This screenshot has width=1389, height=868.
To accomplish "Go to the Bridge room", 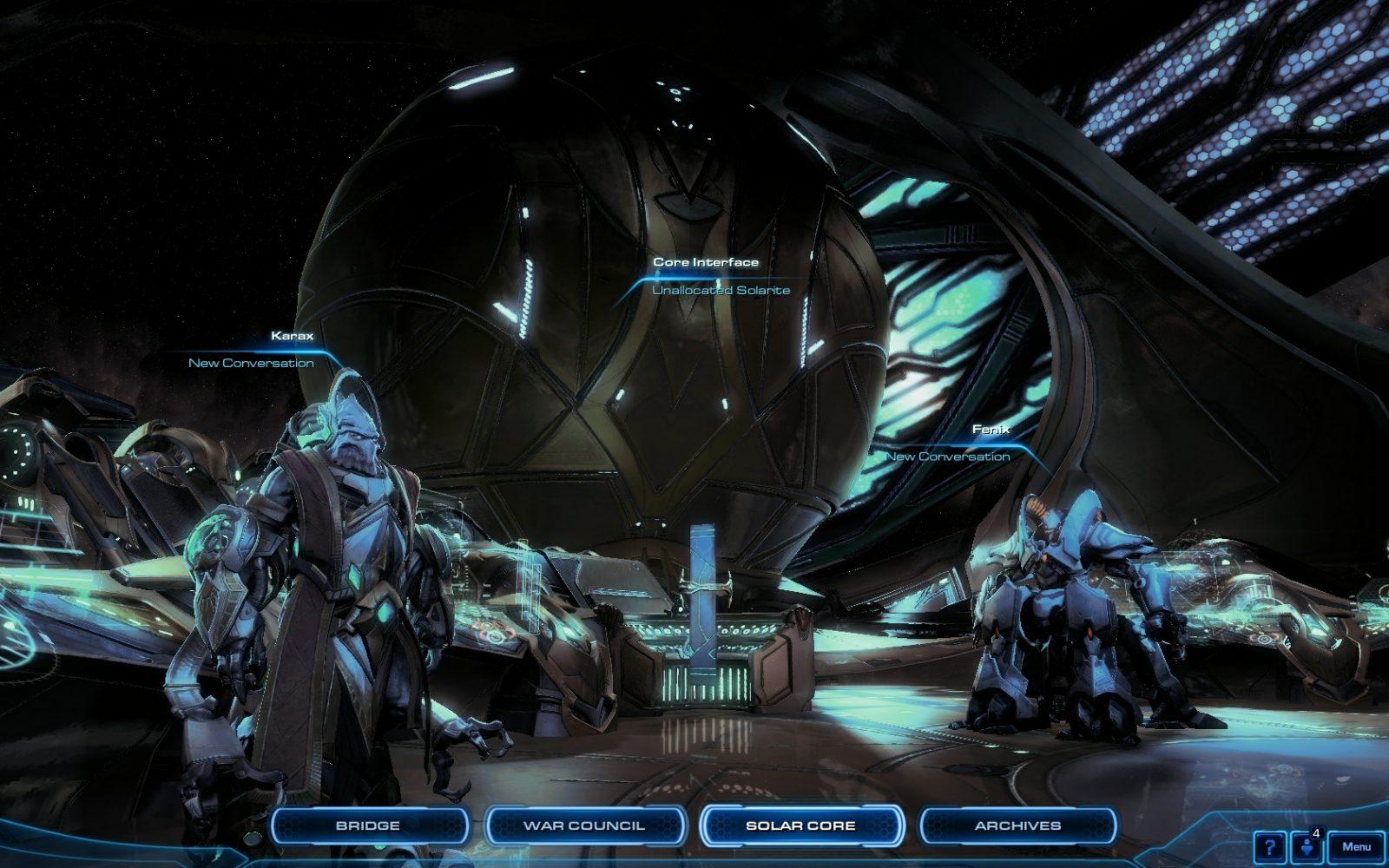I will point(368,825).
